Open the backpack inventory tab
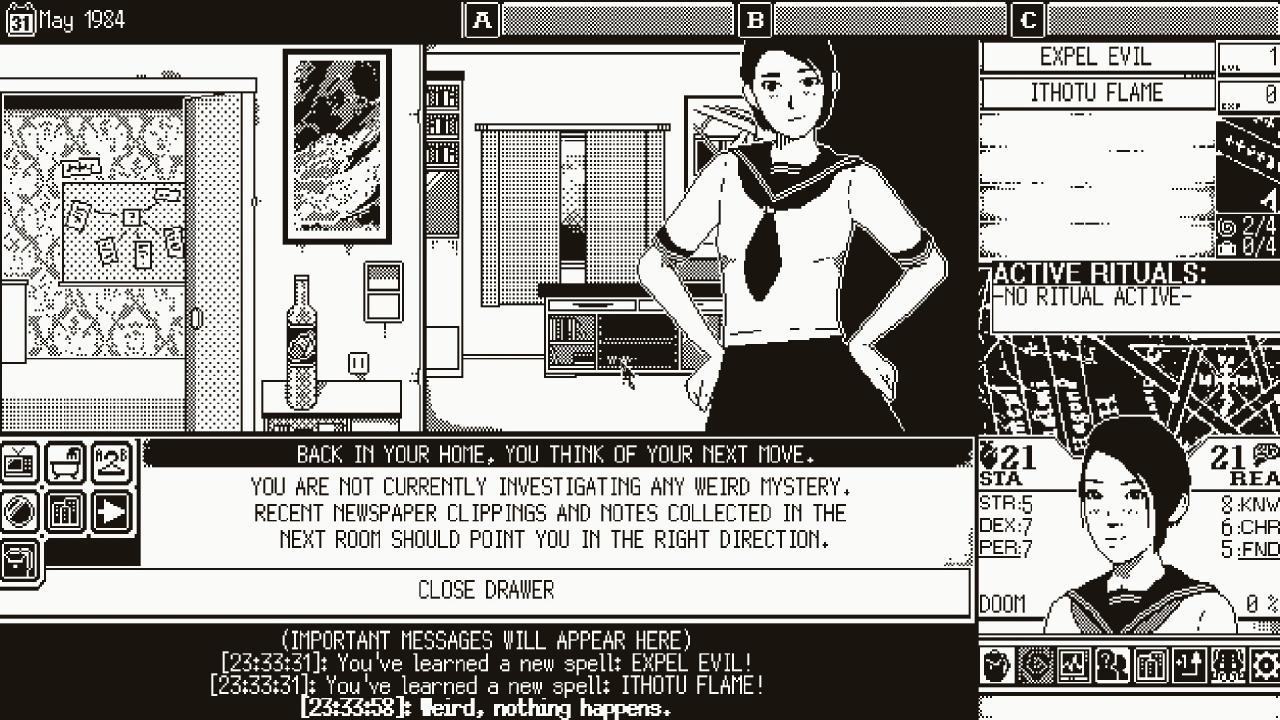Image resolution: width=1280 pixels, height=720 pixels. point(997,666)
